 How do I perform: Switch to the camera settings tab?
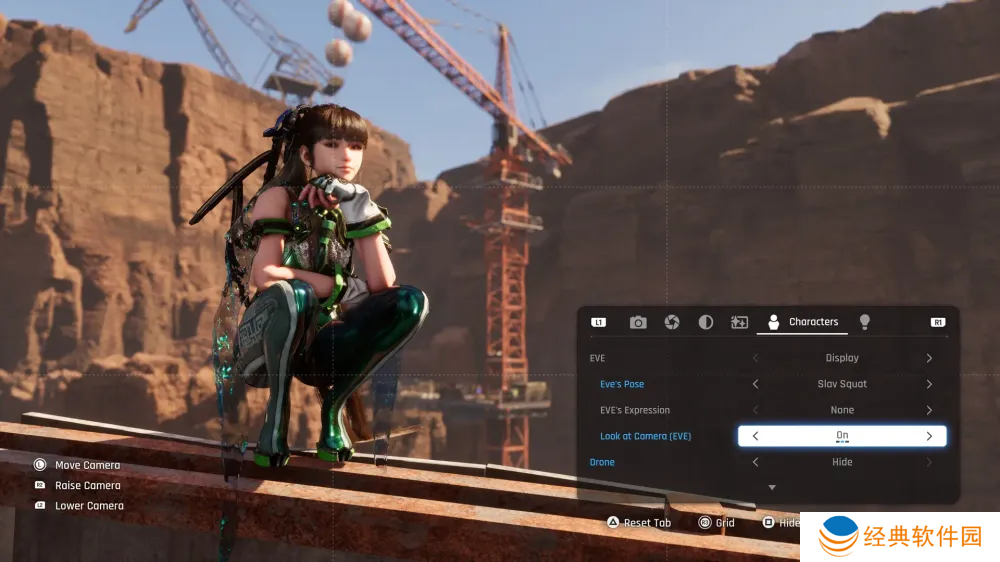click(x=638, y=322)
